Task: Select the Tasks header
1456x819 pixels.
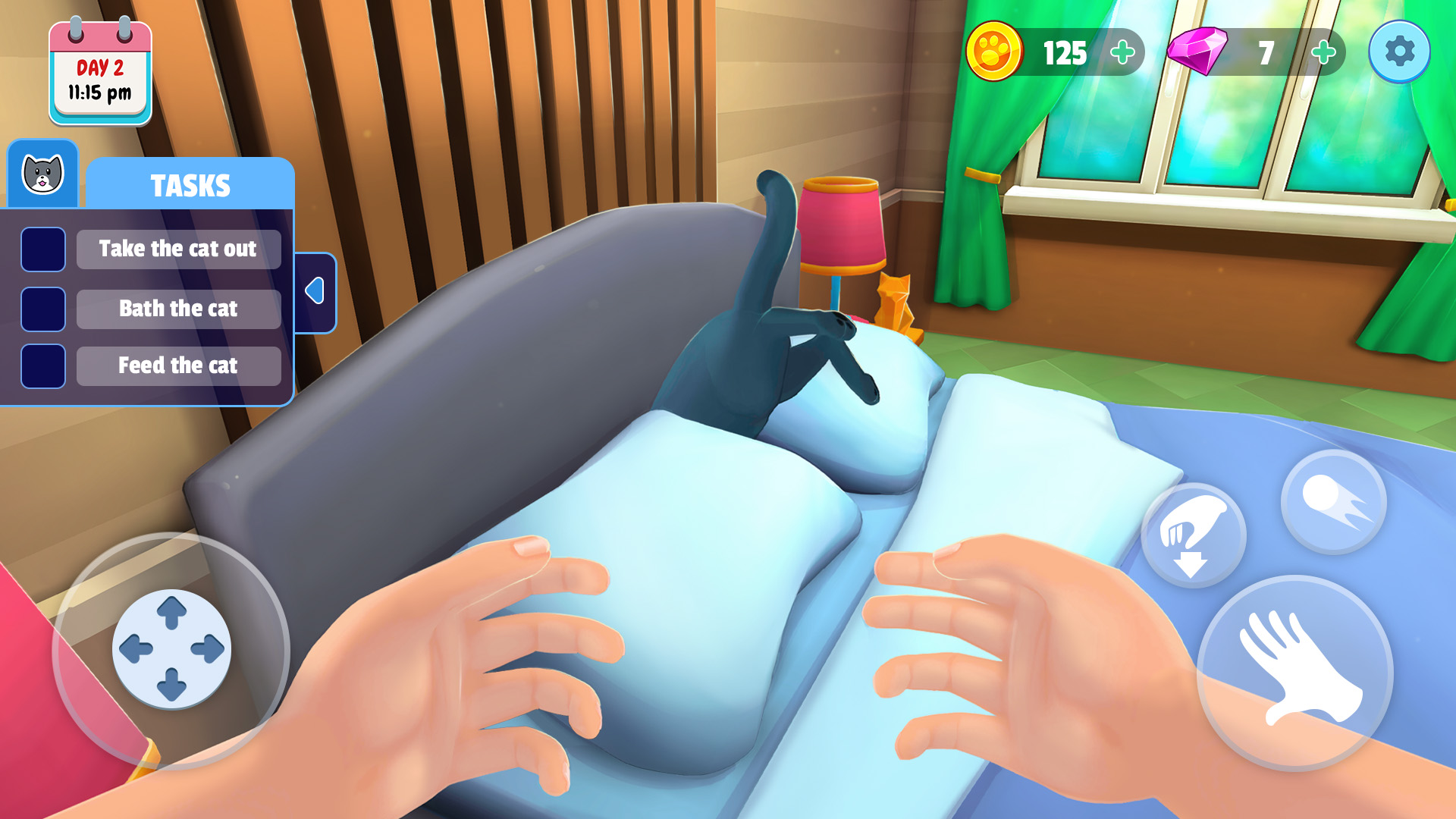Action: click(x=190, y=184)
